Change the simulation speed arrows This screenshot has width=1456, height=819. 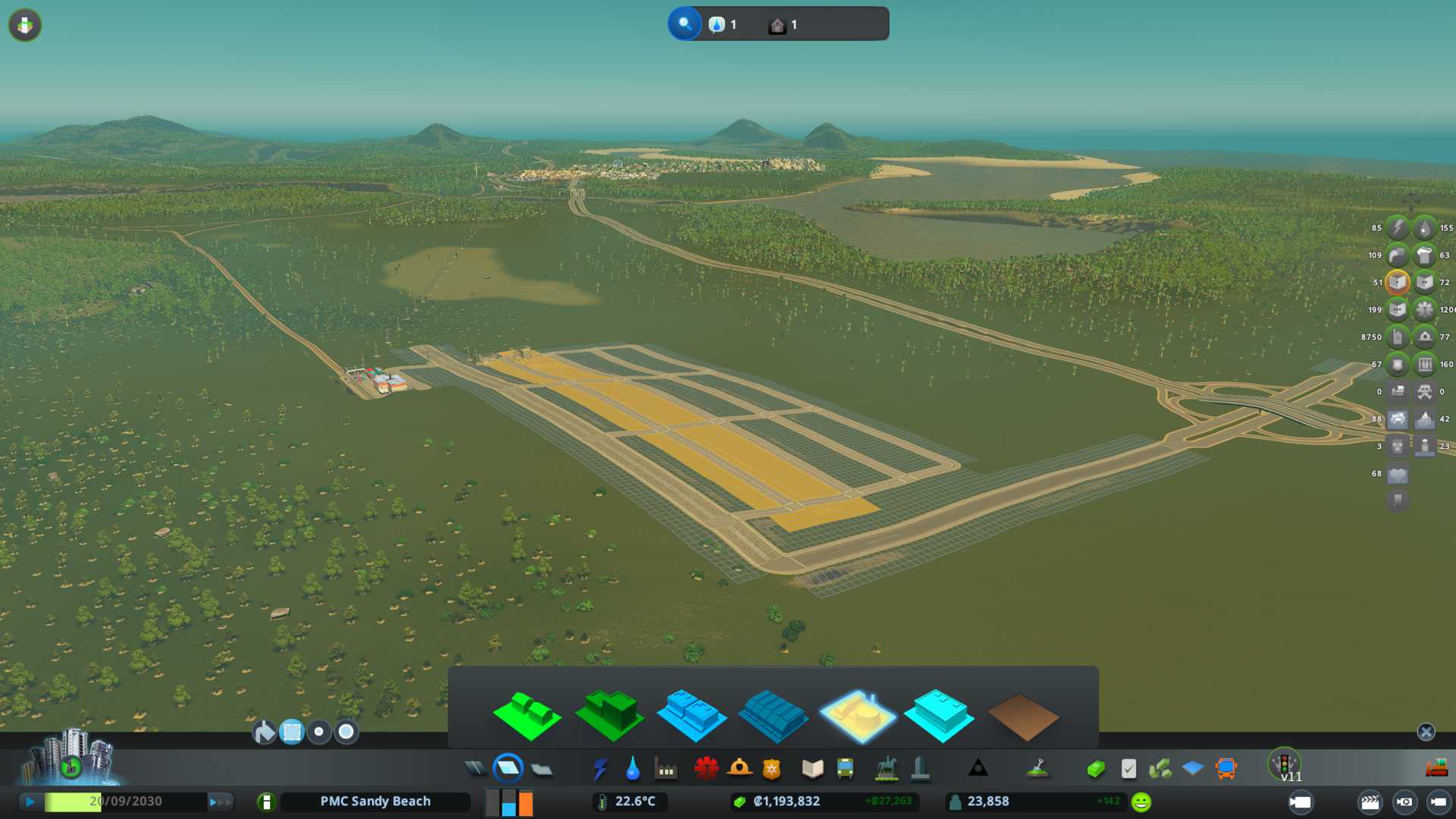(220, 802)
